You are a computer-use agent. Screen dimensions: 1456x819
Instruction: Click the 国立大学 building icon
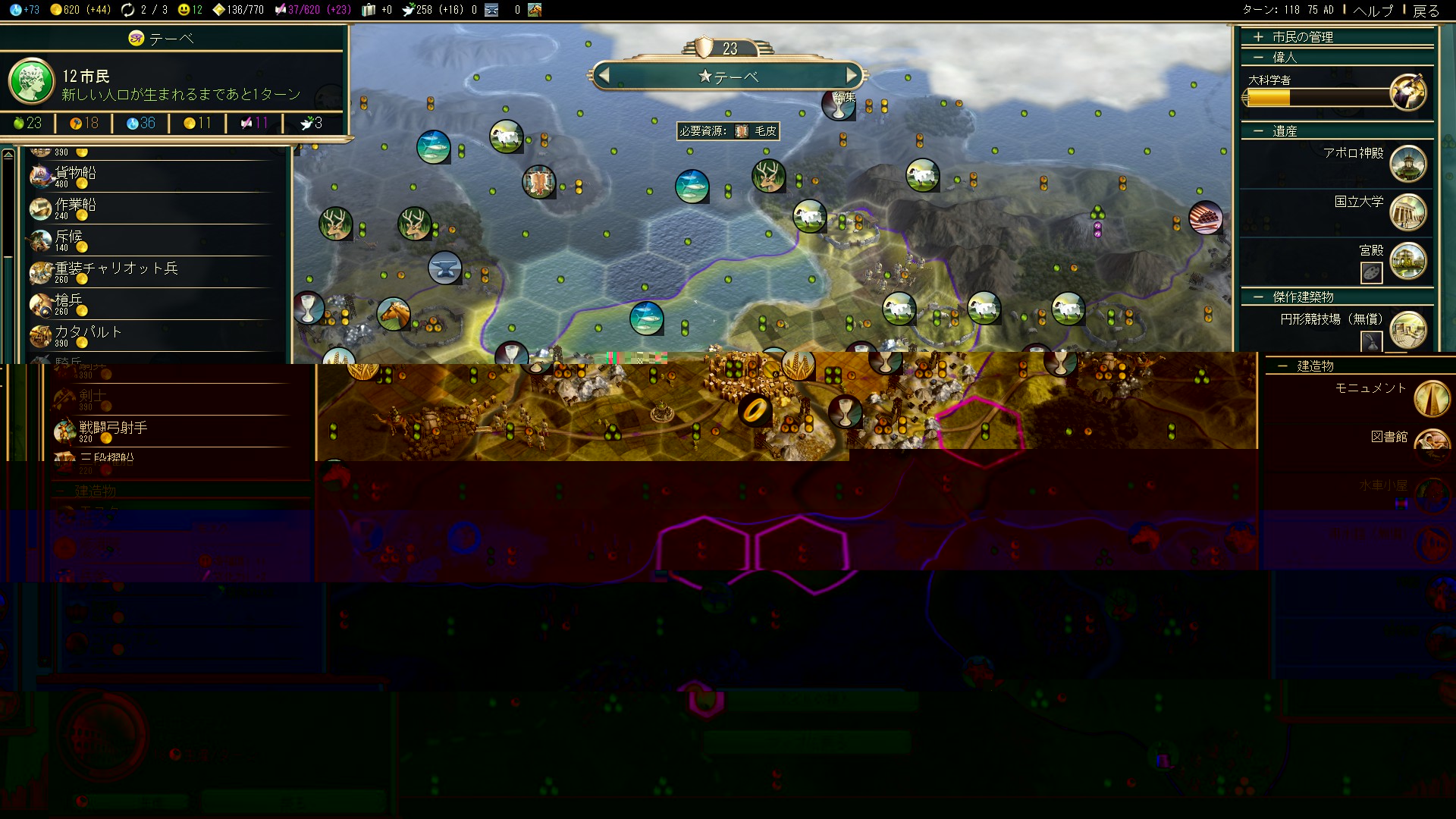tap(1408, 212)
